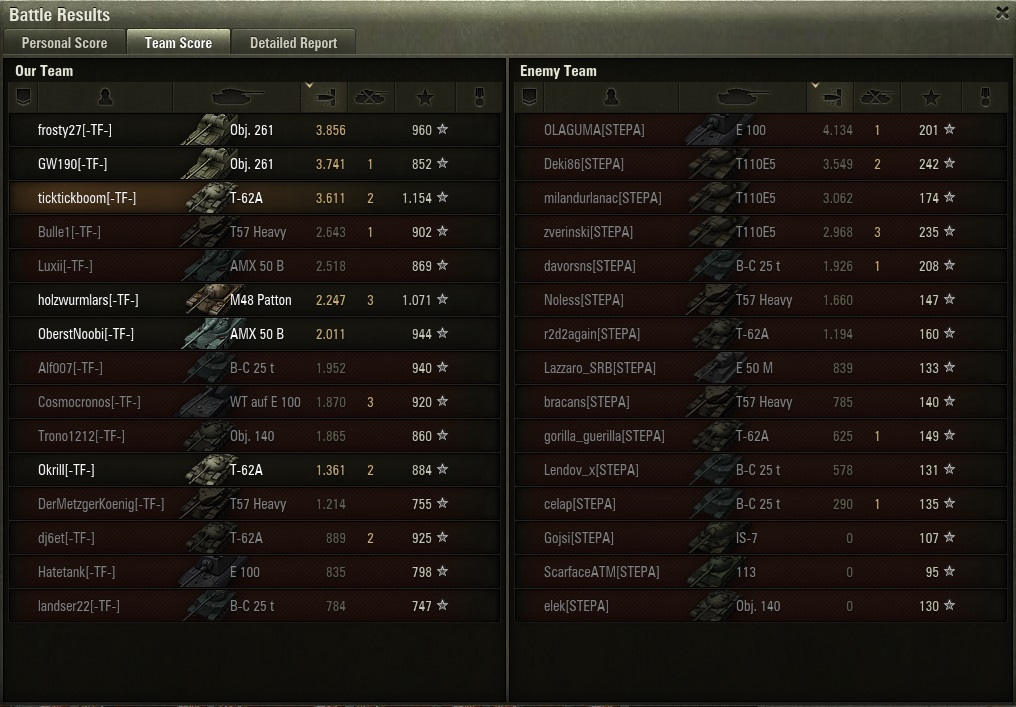Viewport: 1016px width, 707px height.
Task: Sort Enemy Team by damage column
Action: [829, 97]
